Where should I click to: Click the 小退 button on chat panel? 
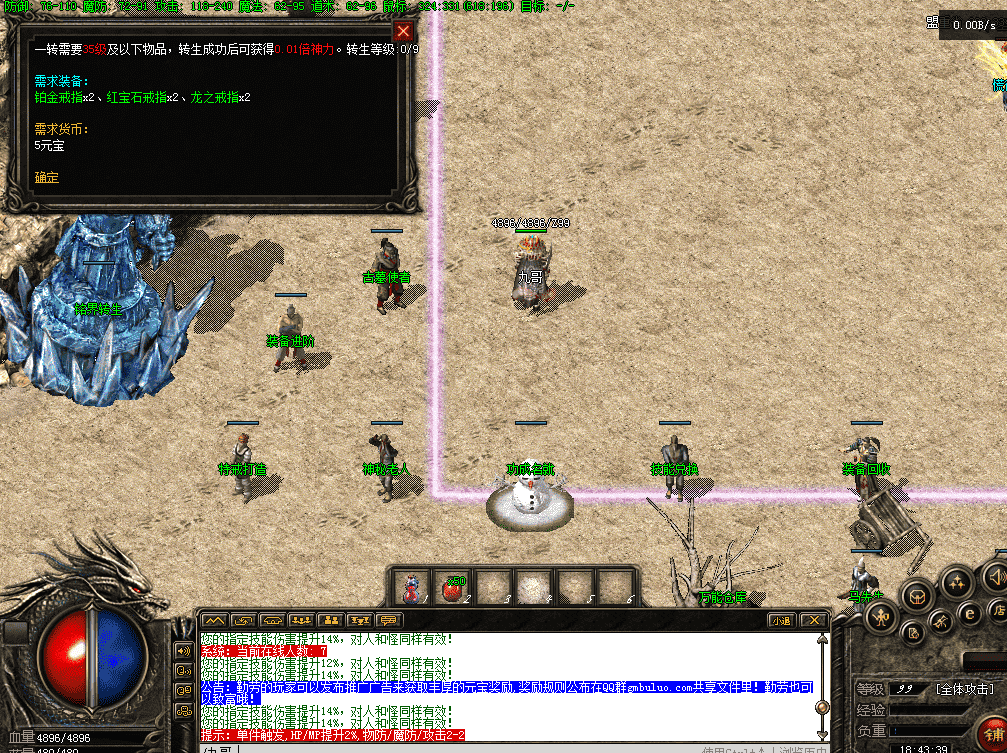781,620
